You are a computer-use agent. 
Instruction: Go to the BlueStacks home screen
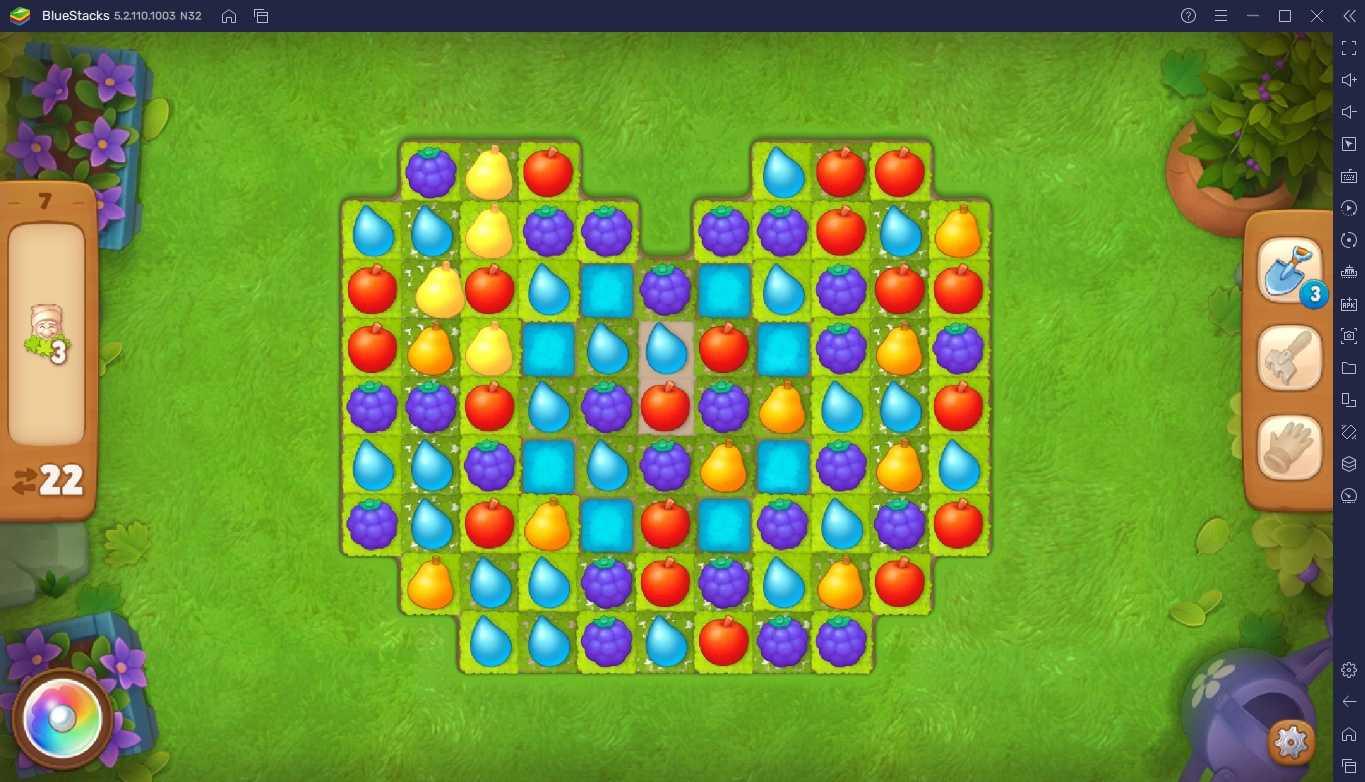pos(229,16)
